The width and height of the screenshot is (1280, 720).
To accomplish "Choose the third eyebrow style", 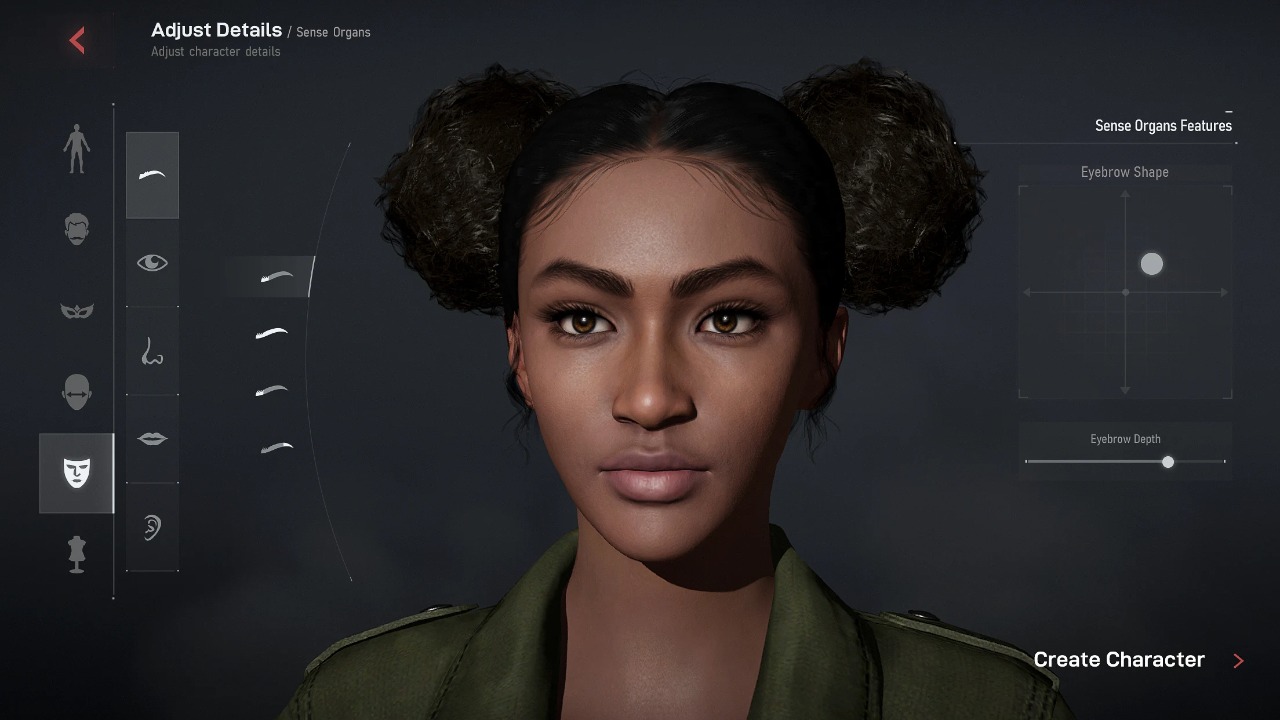I will tap(271, 391).
